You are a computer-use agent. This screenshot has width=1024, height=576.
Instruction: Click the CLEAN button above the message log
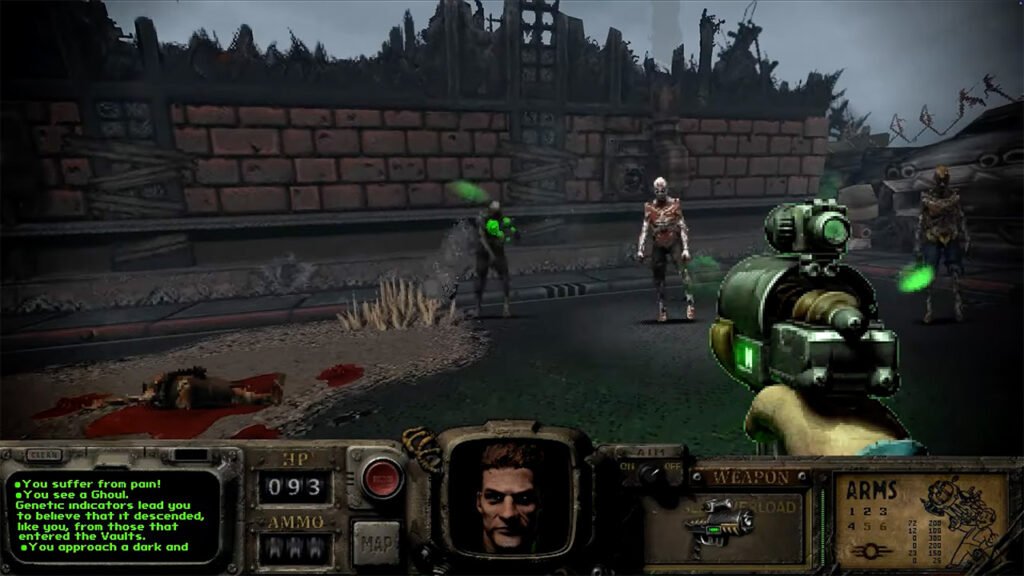(46, 454)
